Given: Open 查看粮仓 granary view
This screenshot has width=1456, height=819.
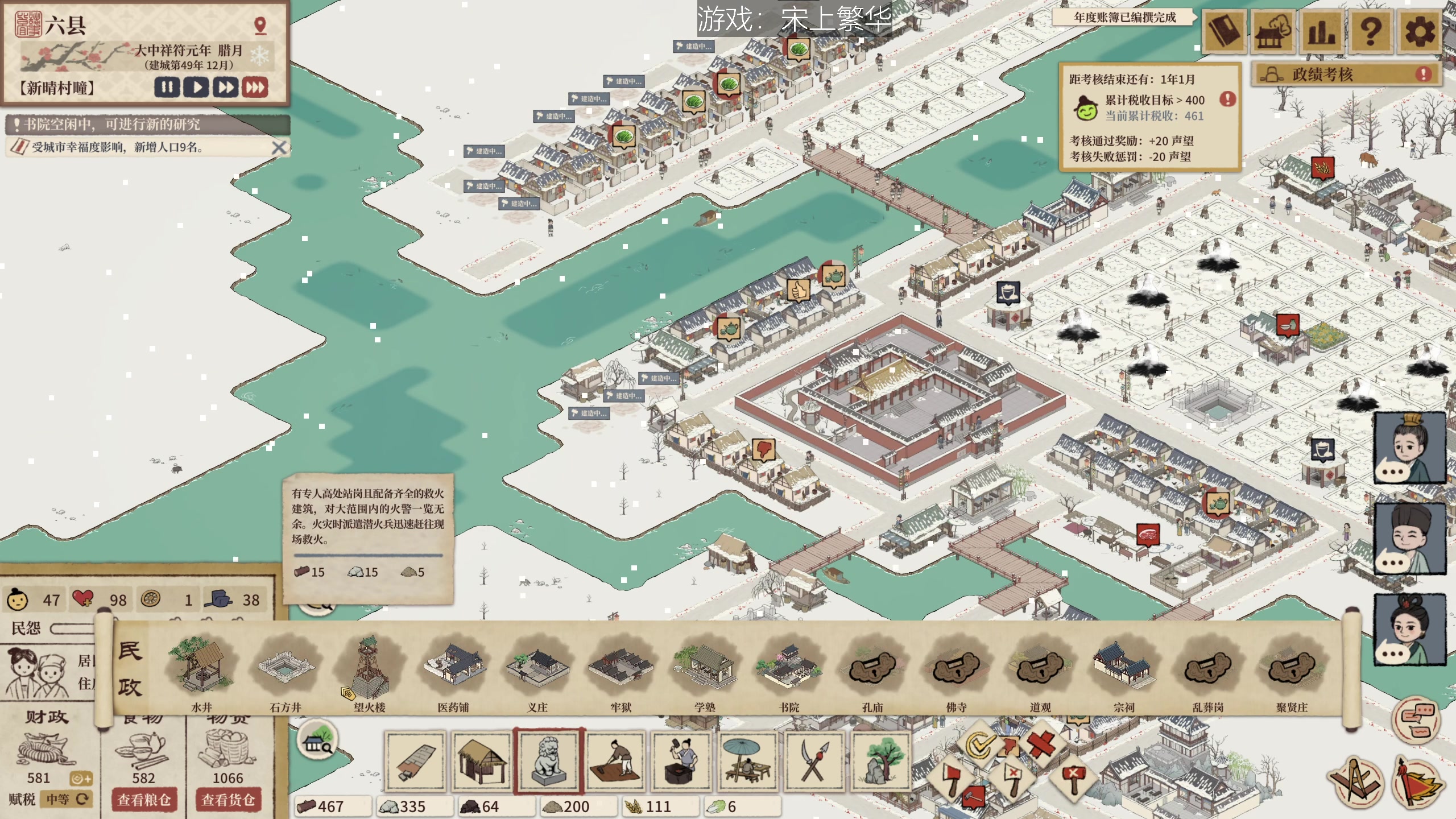Looking at the screenshot, I should pyautogui.click(x=144, y=800).
